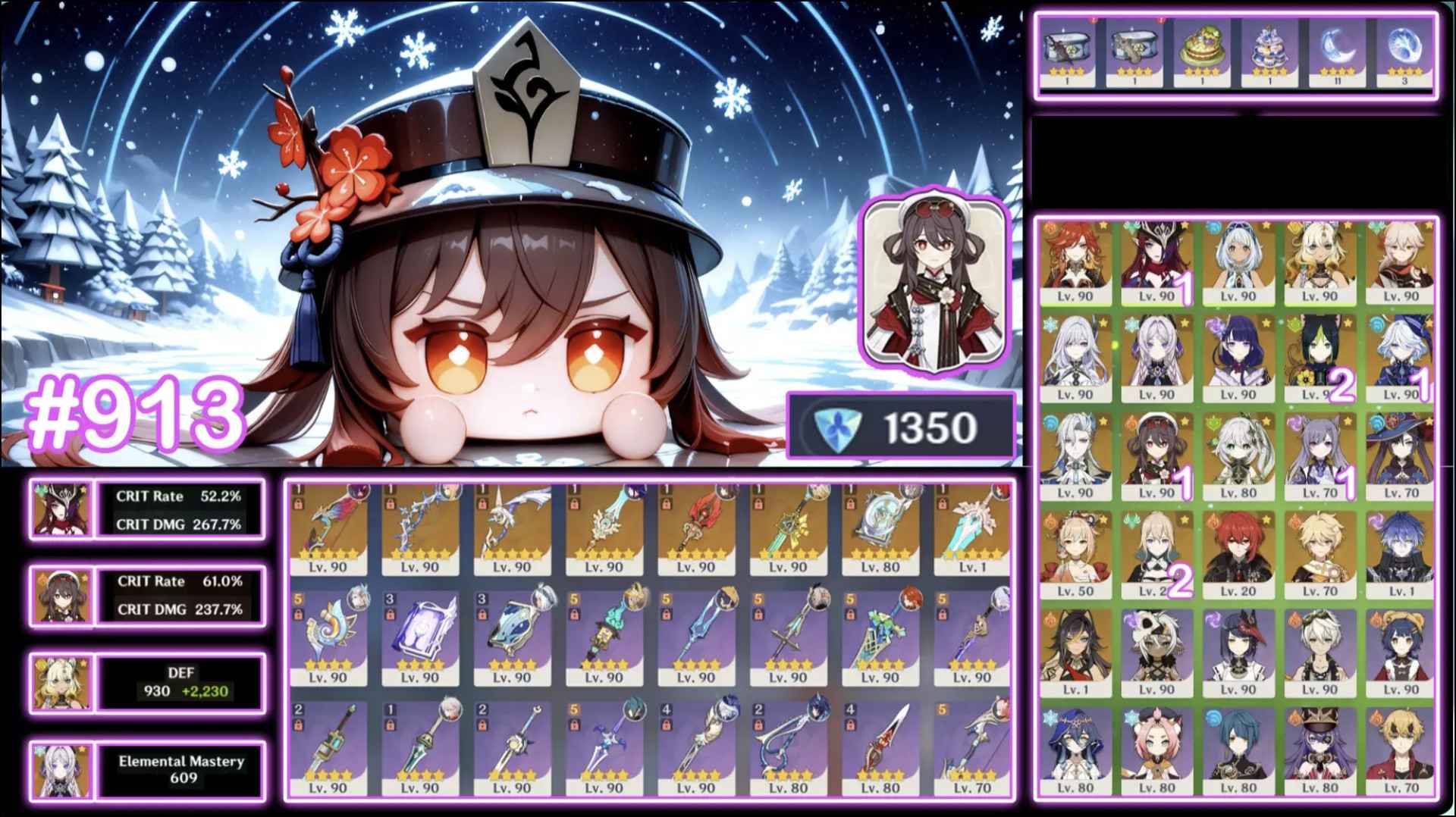Toggle the lock on the Lv. 1 five-star sword

click(943, 505)
